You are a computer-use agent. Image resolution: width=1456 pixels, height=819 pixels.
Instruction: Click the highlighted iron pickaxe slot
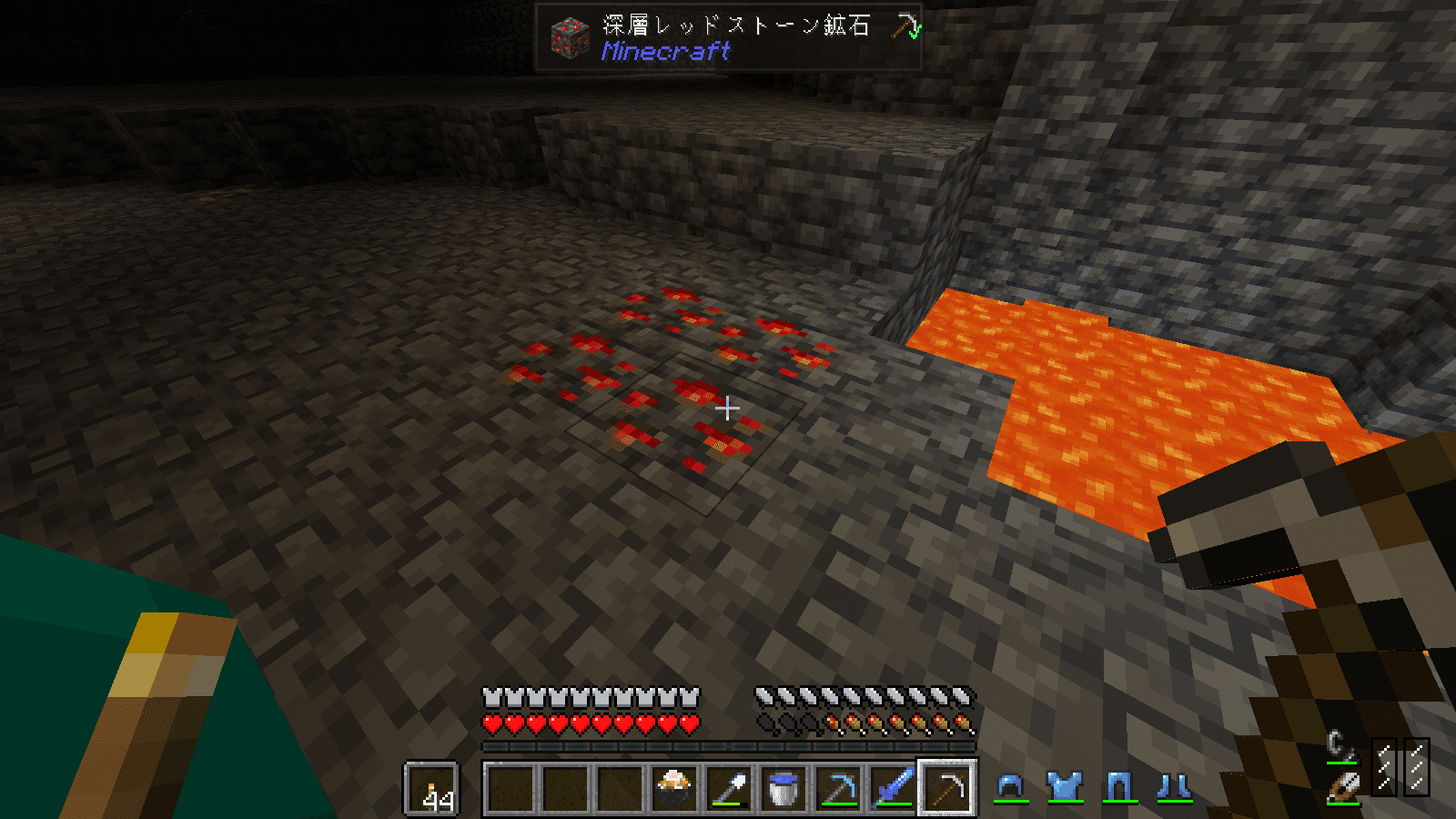point(947,788)
